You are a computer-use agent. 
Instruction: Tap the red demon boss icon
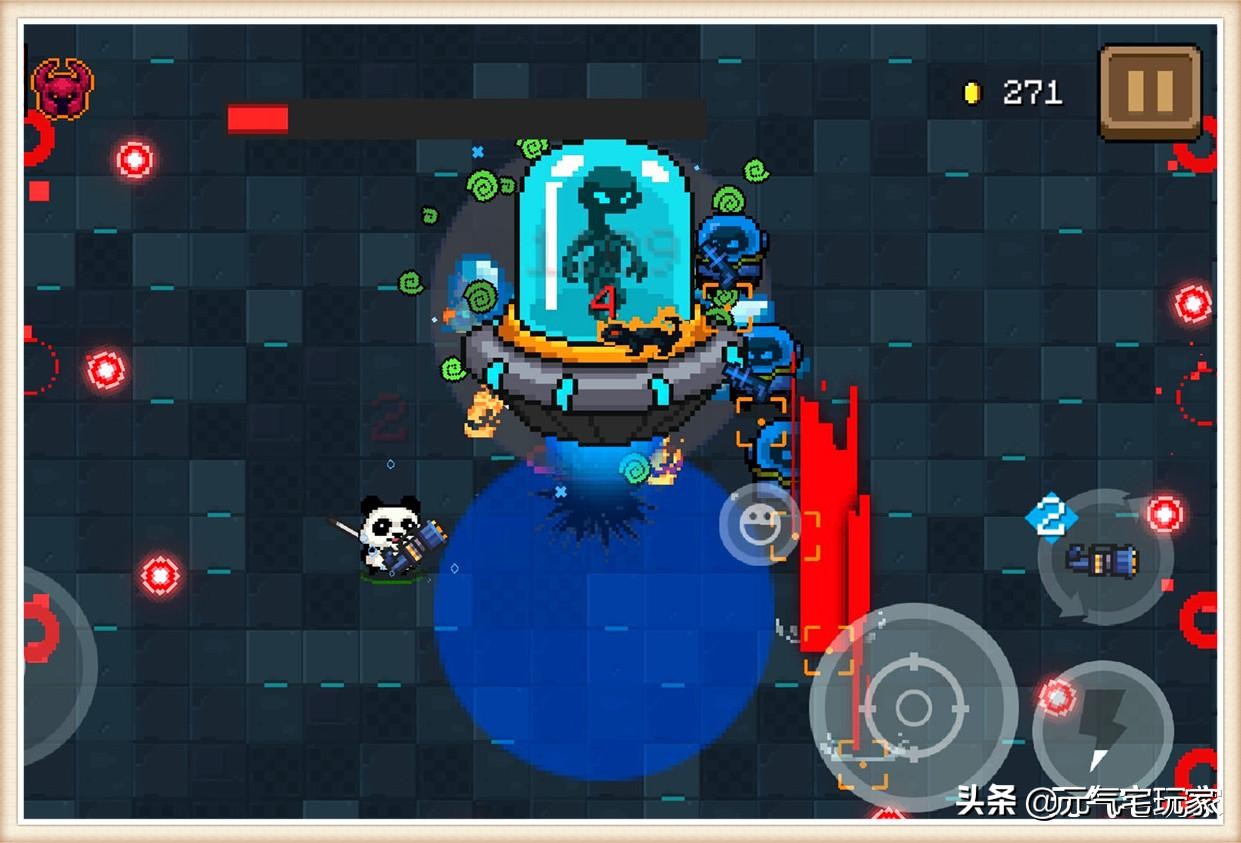pos(63,88)
